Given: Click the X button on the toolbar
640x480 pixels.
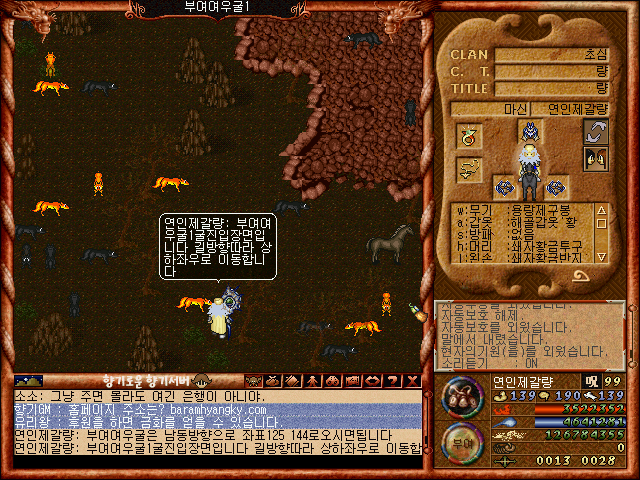Looking at the screenshot, I should coord(411,381).
